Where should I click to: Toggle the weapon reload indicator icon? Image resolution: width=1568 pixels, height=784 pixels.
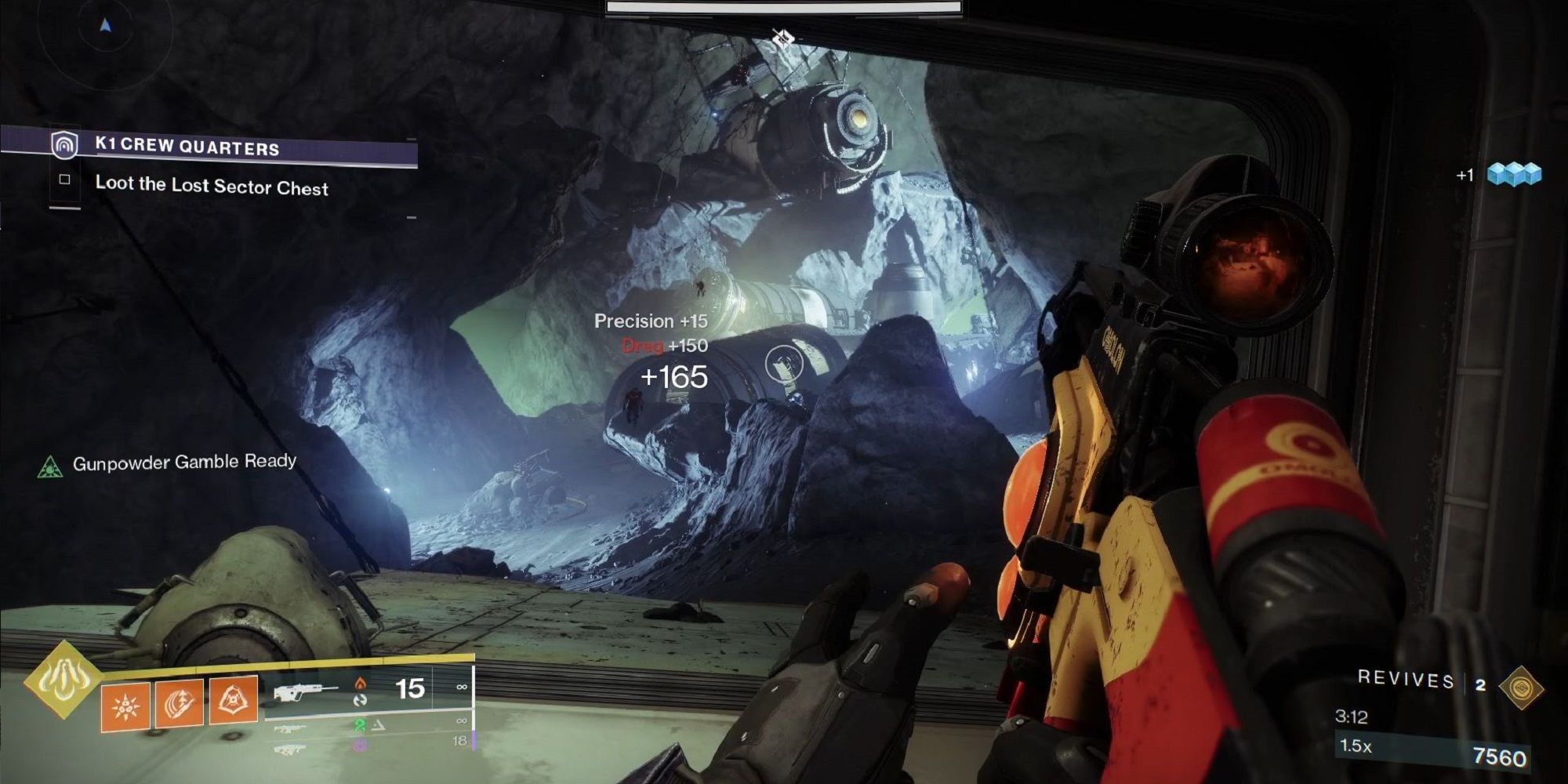tap(362, 700)
